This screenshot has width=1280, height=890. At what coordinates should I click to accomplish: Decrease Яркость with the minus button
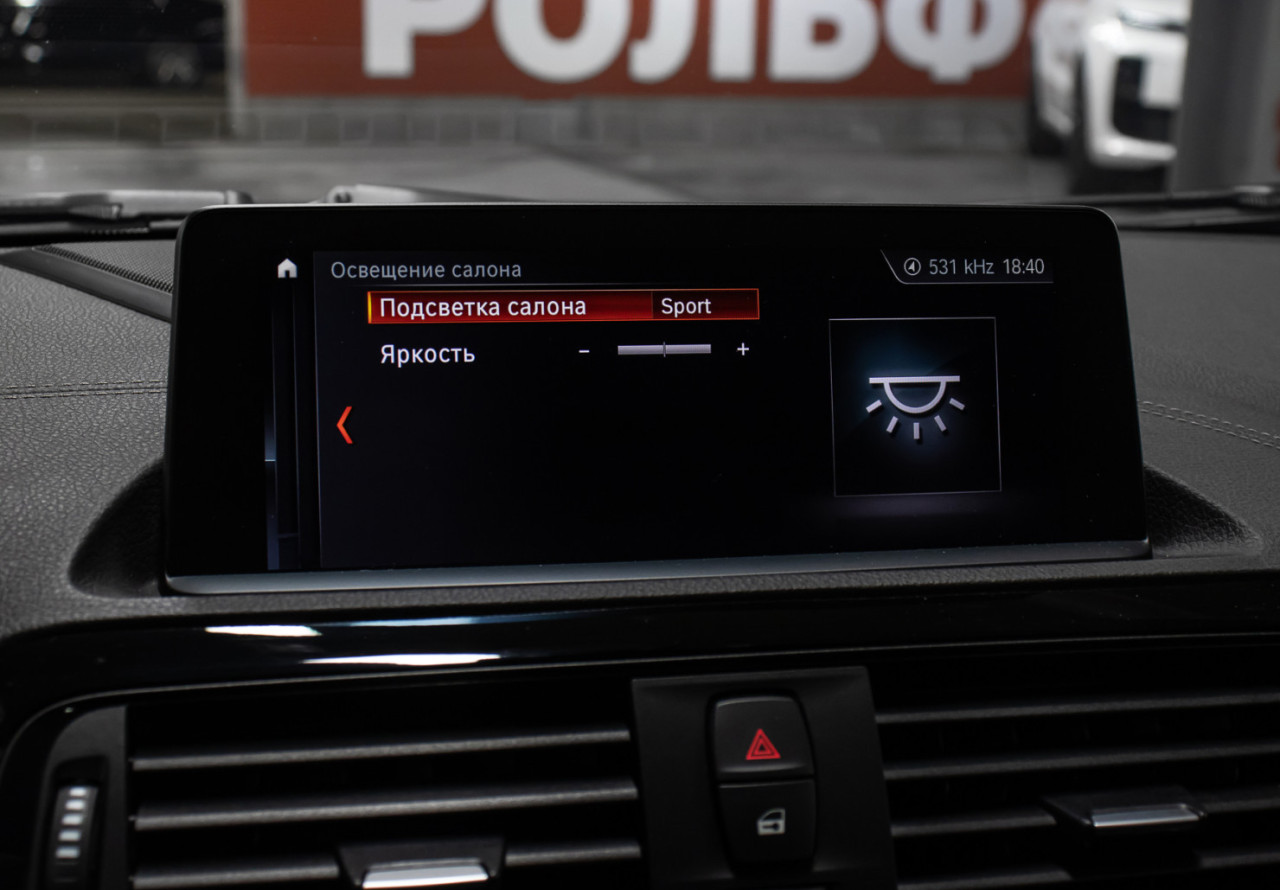(584, 350)
